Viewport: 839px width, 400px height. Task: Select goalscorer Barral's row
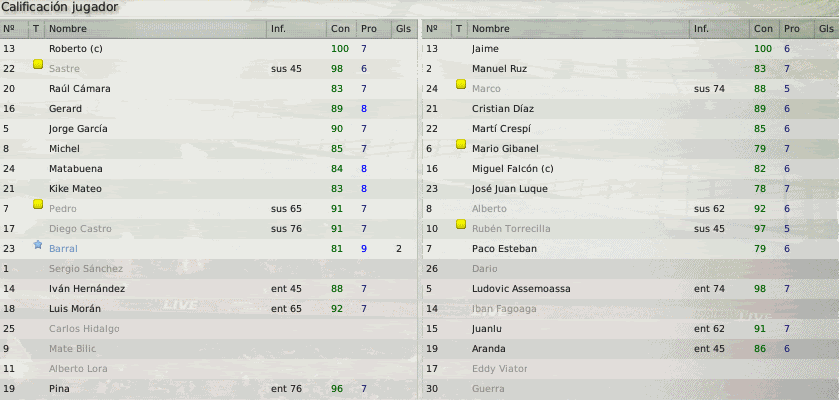pyautogui.click(x=62, y=249)
